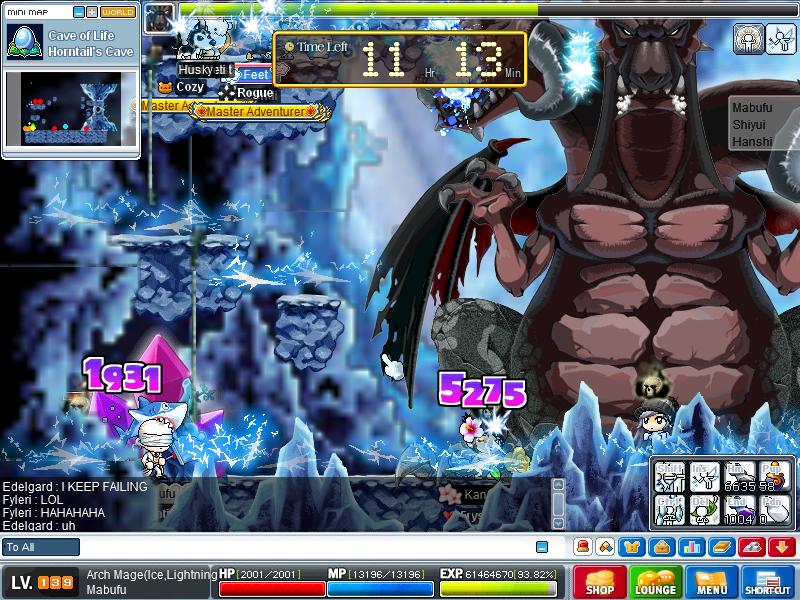The width and height of the screenshot is (800, 600).
Task: Open the Cash Shop
Action: pos(600,582)
